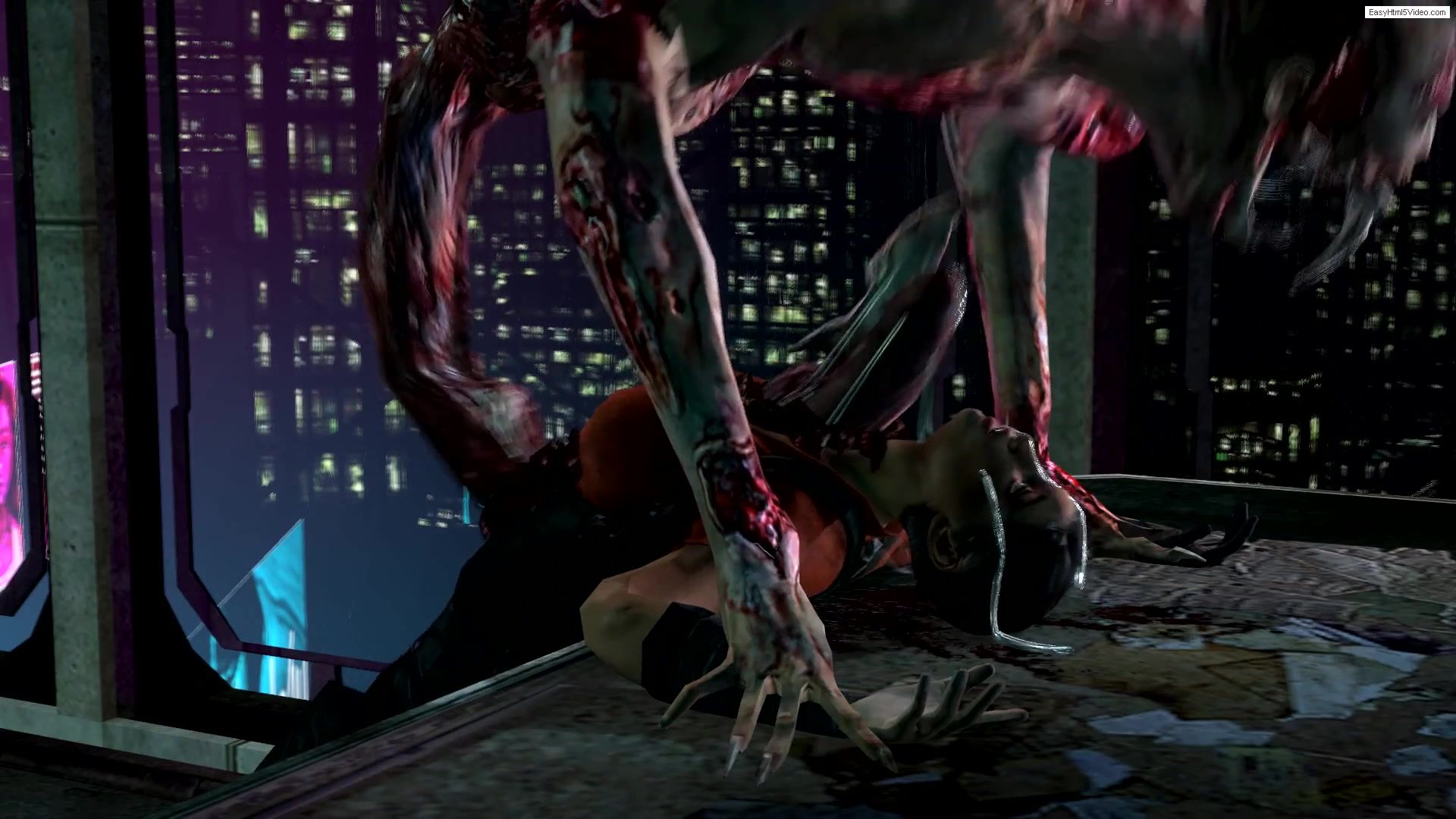The height and width of the screenshot is (819, 1456).
Task: Open the EasyHtml5Video.com watermark link
Action: pos(1407,12)
